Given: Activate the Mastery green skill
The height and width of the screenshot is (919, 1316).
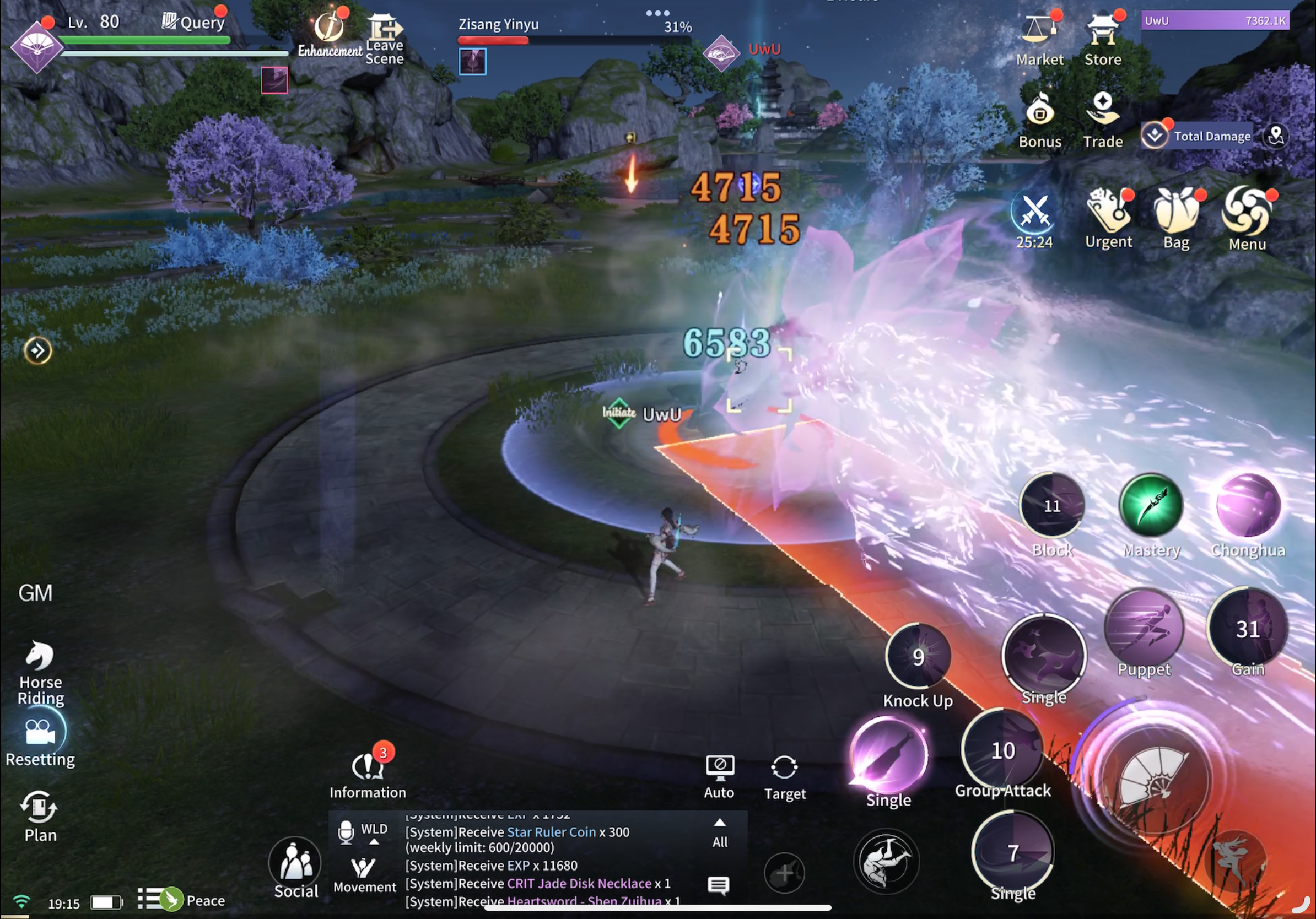Looking at the screenshot, I should point(1151,505).
